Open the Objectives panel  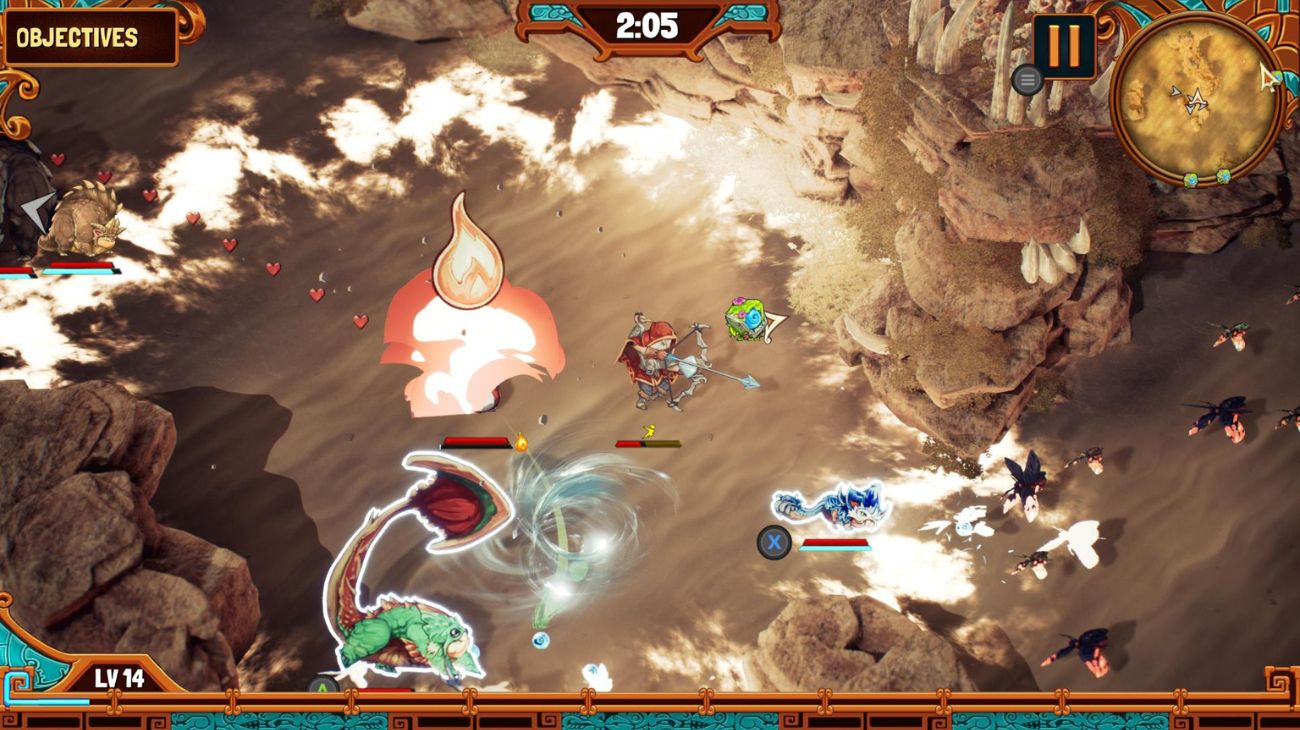[x=88, y=38]
